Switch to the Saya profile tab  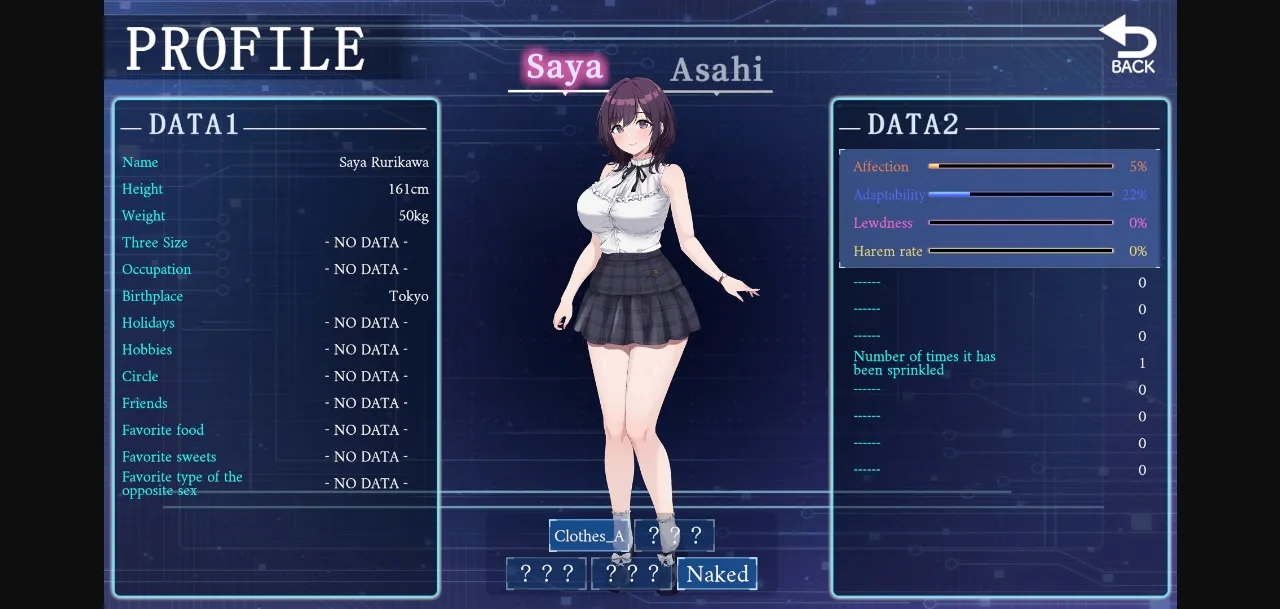(x=565, y=68)
